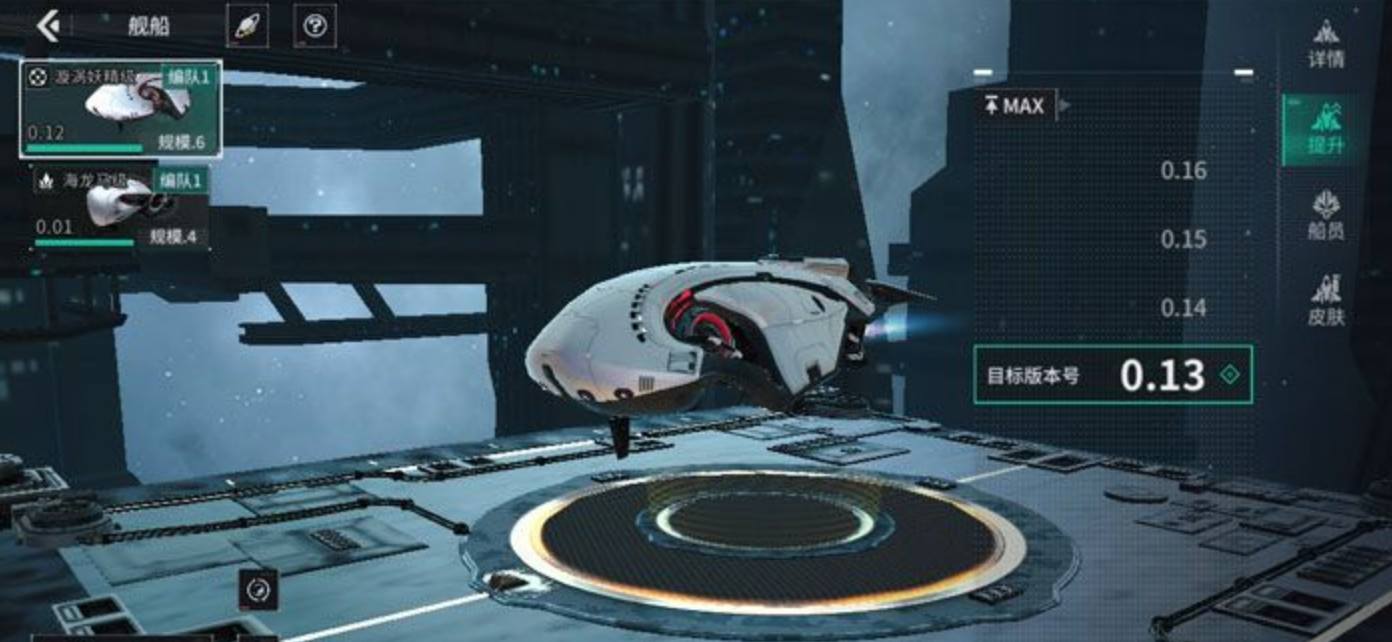Open the 船员 crew tab
This screenshot has height=642, width=1392.
point(1326,216)
